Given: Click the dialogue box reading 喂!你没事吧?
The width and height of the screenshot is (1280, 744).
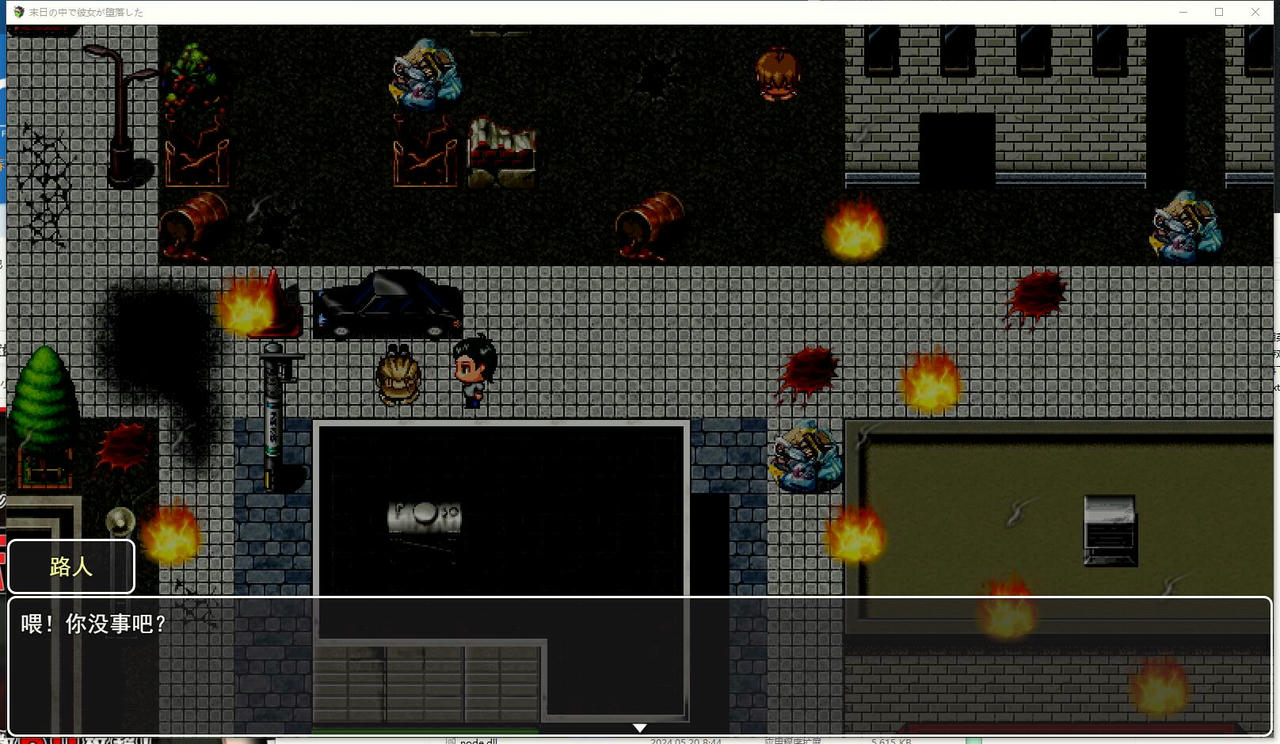Looking at the screenshot, I should tap(640, 665).
